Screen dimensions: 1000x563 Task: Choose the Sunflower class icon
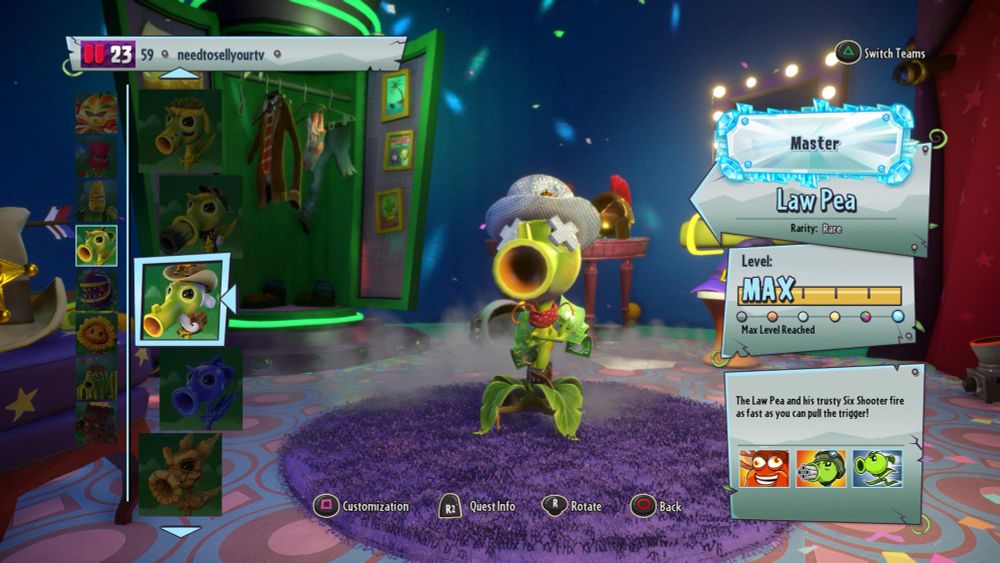[96, 334]
